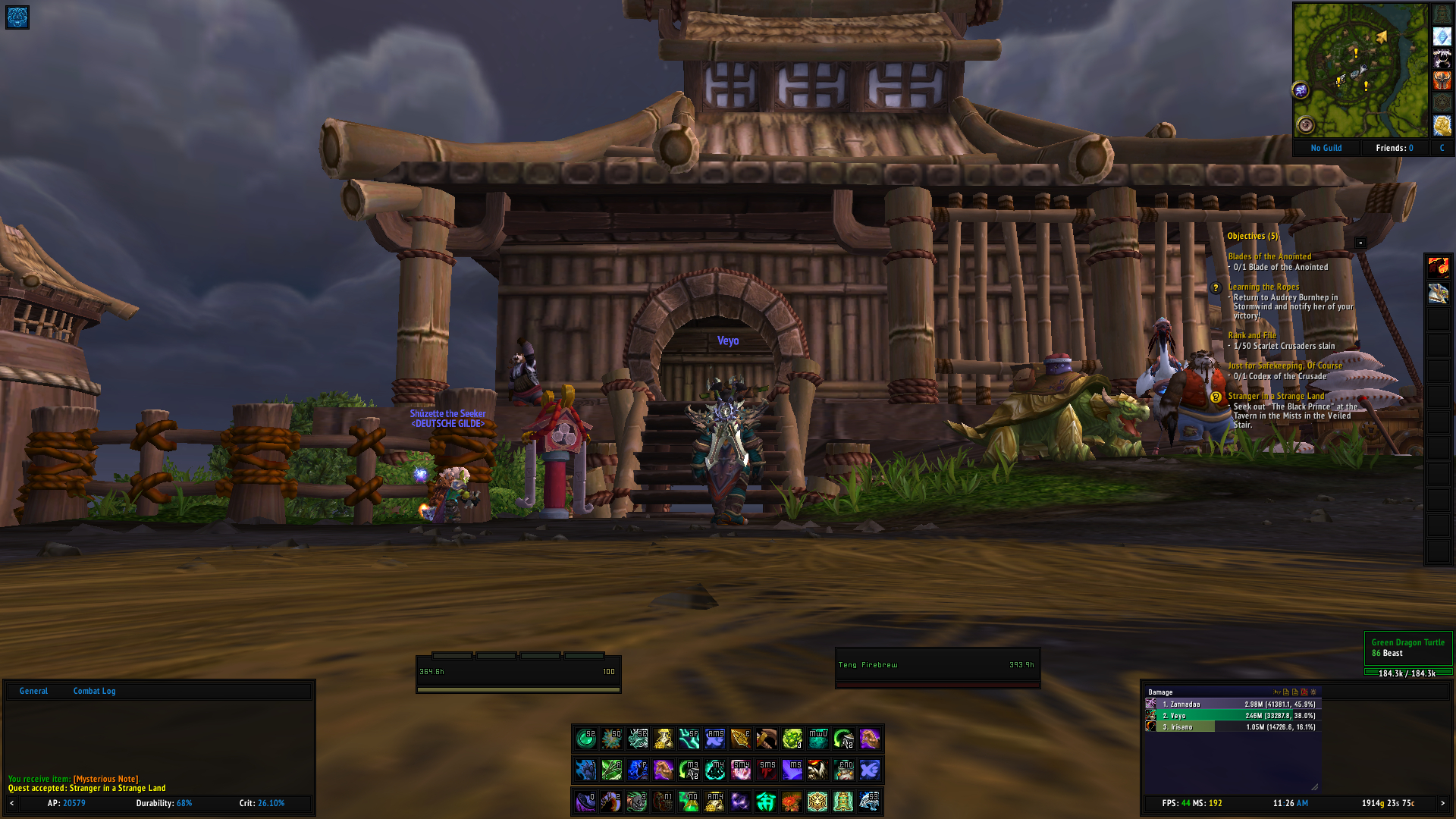Select the General chat tab
This screenshot has width=1456, height=819.
33,691
